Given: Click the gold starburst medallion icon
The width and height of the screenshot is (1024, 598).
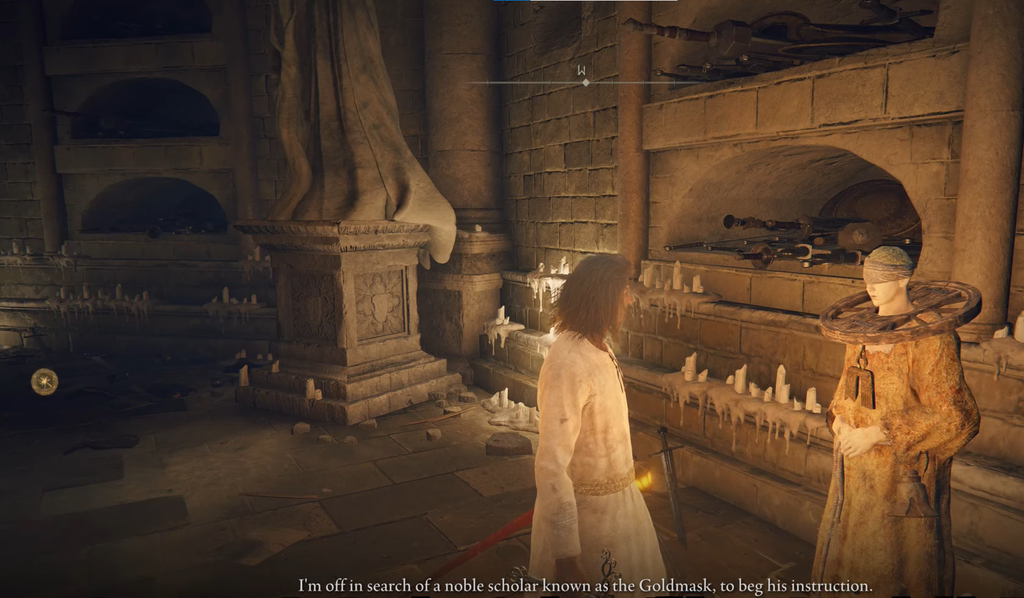Looking at the screenshot, I should coord(44,381).
